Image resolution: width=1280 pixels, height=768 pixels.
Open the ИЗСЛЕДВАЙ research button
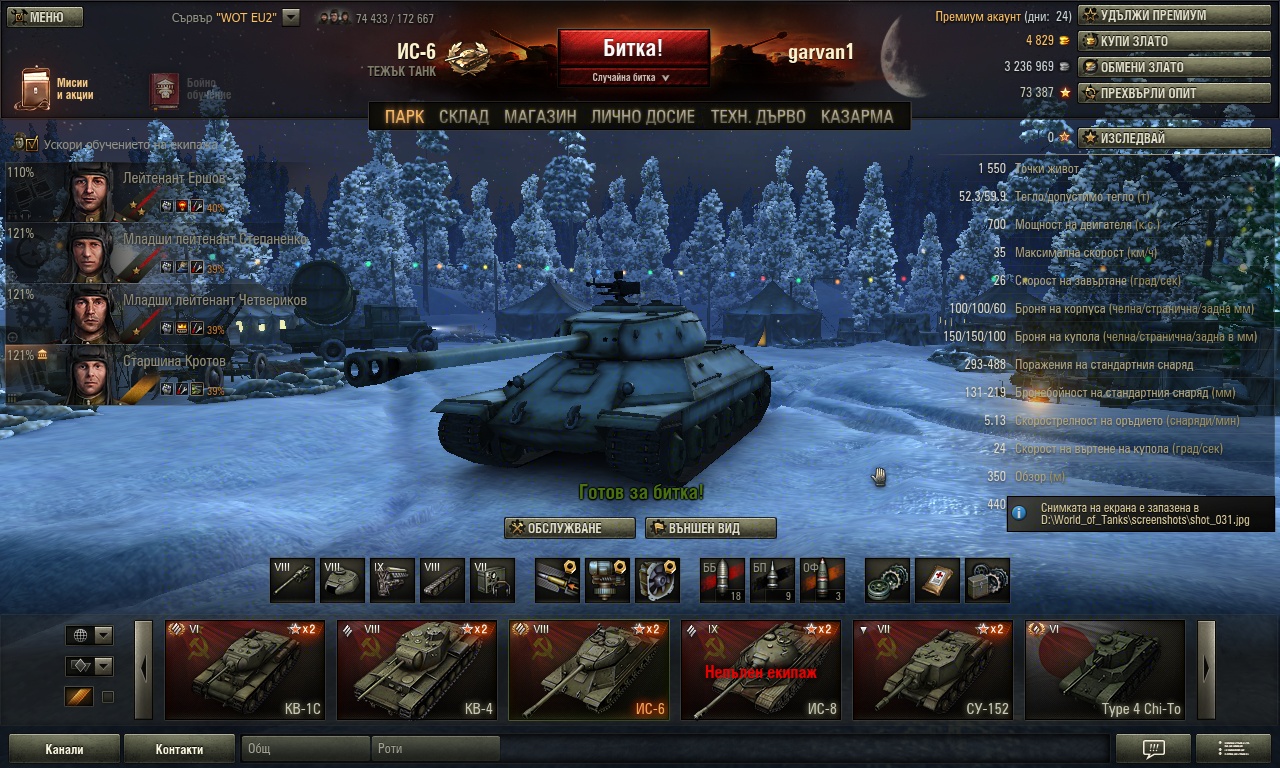[x=1159, y=137]
